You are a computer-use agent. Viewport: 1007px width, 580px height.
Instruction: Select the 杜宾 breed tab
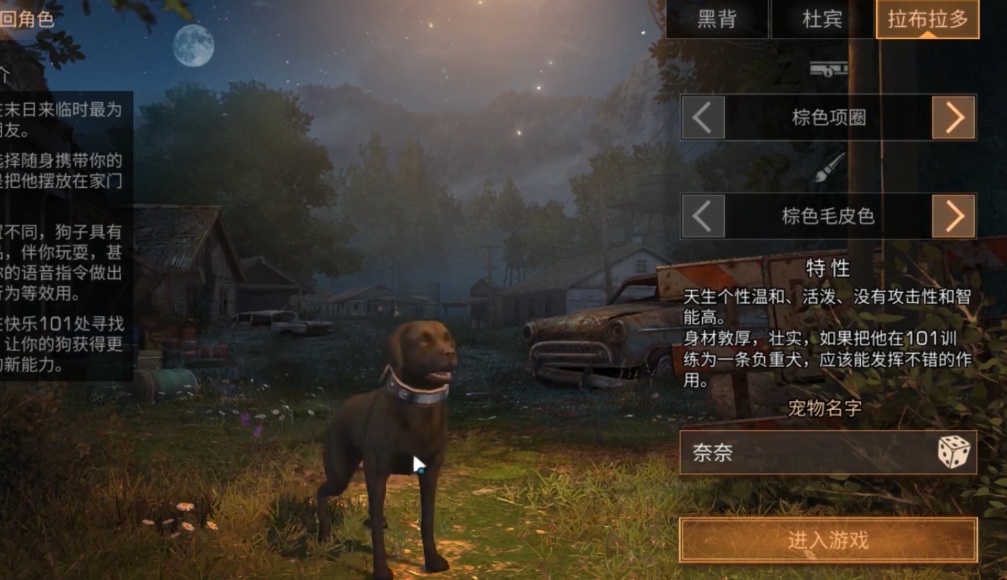tap(822, 19)
